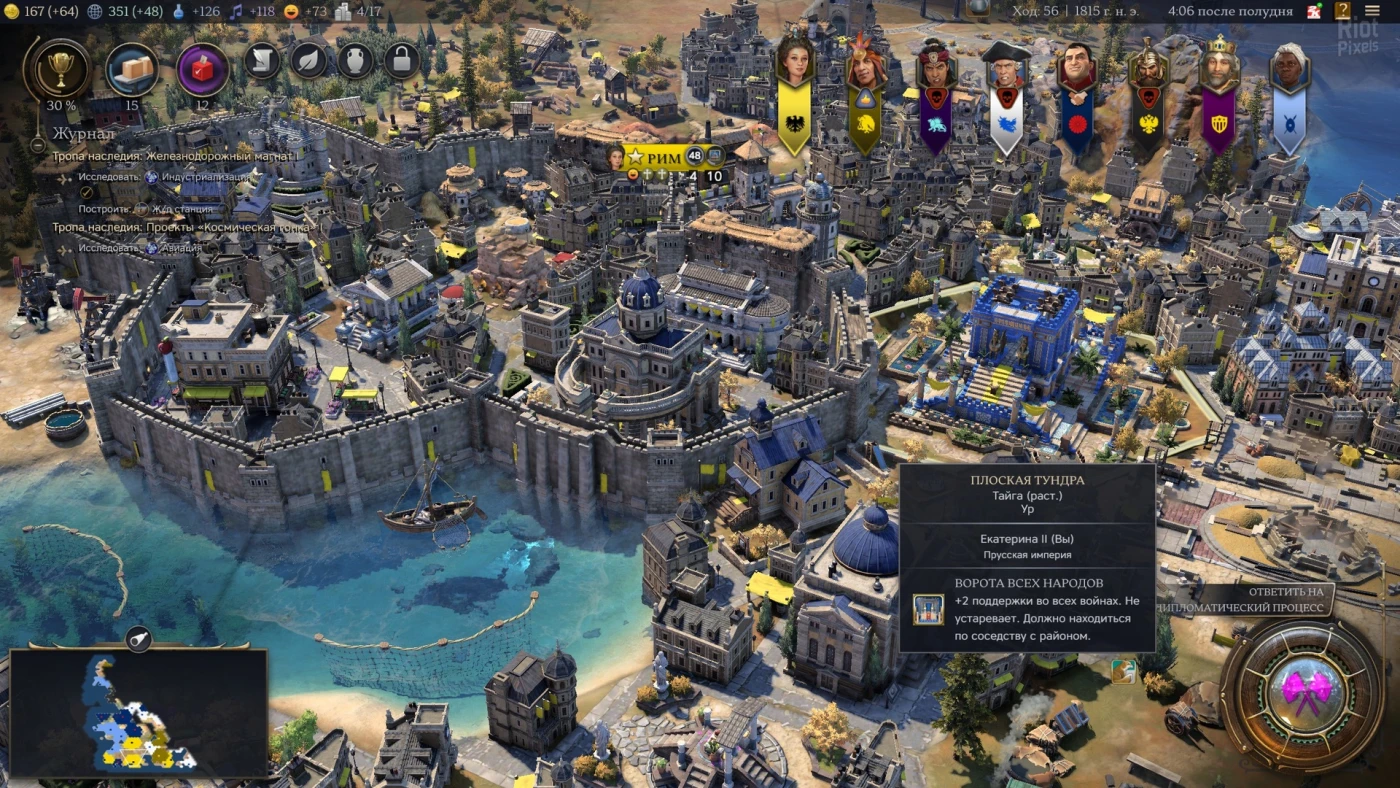Image resolution: width=1400 pixels, height=788 pixels.
Task: Open the government ballot box panel
Action: [x=203, y=69]
